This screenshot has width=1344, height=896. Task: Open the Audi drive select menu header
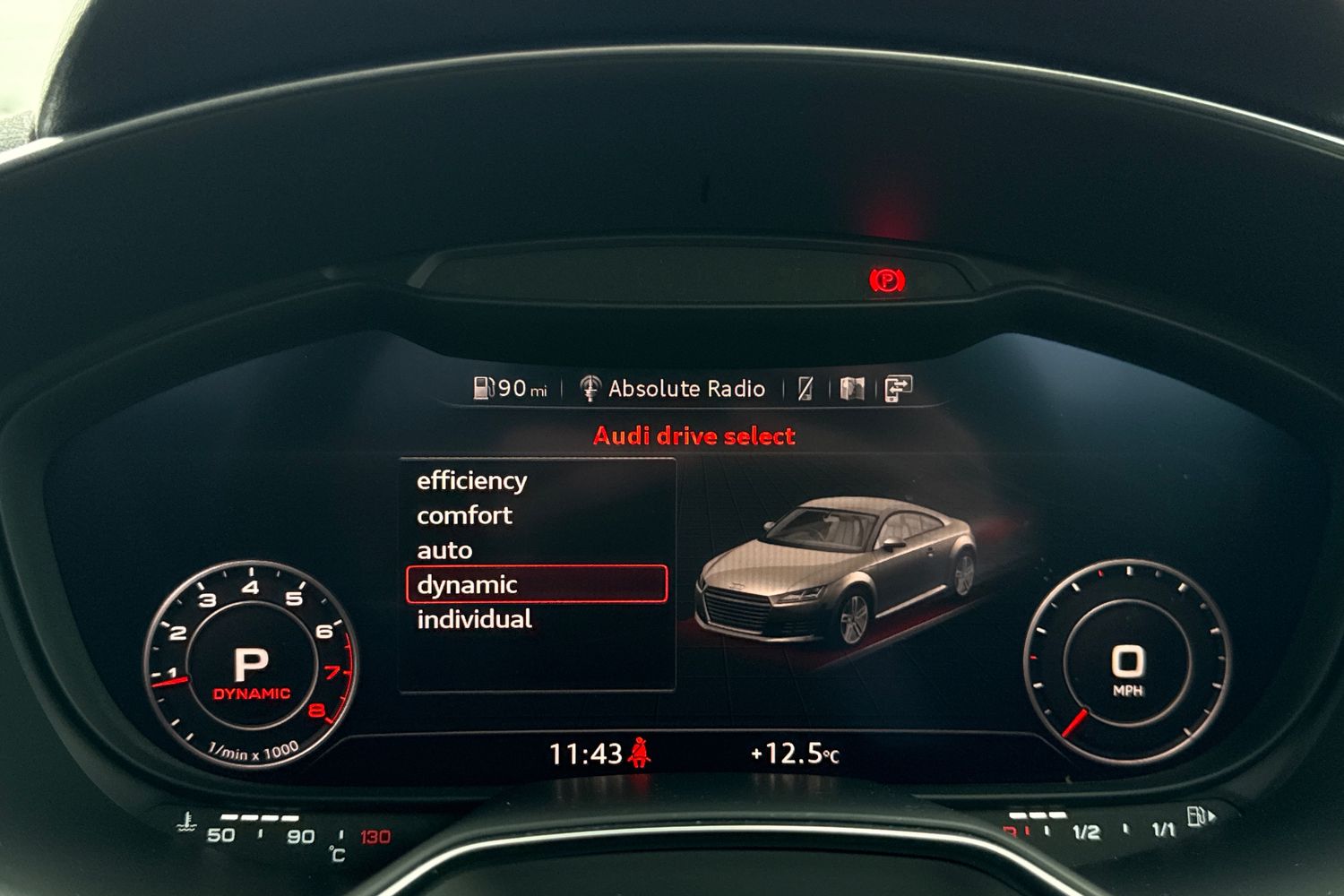694,435
